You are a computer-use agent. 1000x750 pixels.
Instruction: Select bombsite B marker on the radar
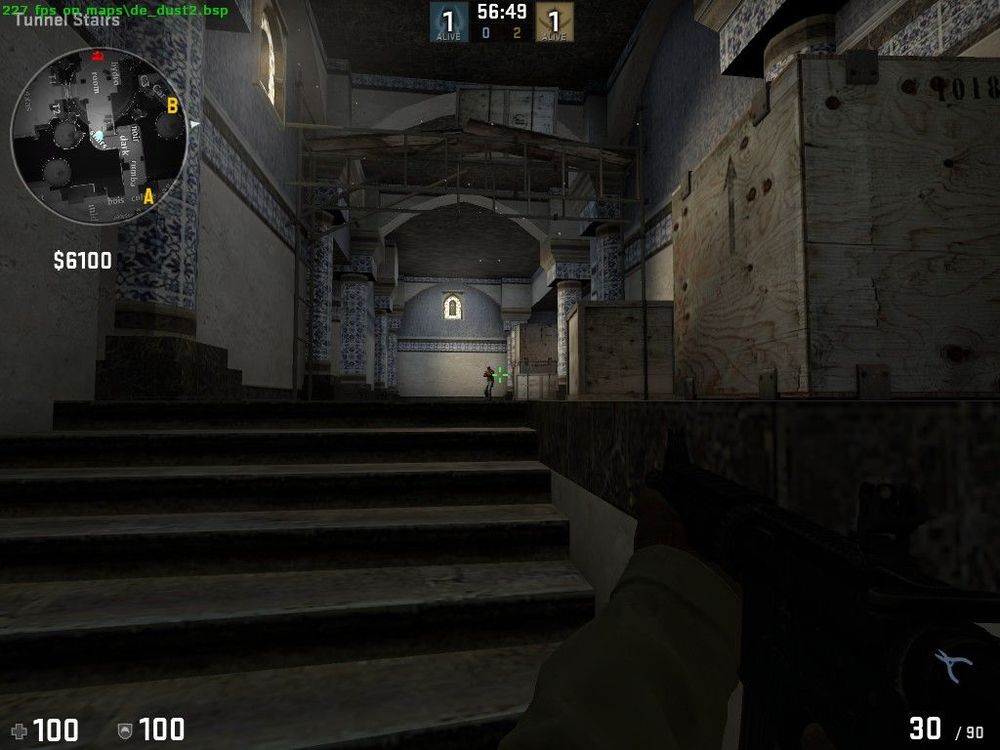coord(172,104)
